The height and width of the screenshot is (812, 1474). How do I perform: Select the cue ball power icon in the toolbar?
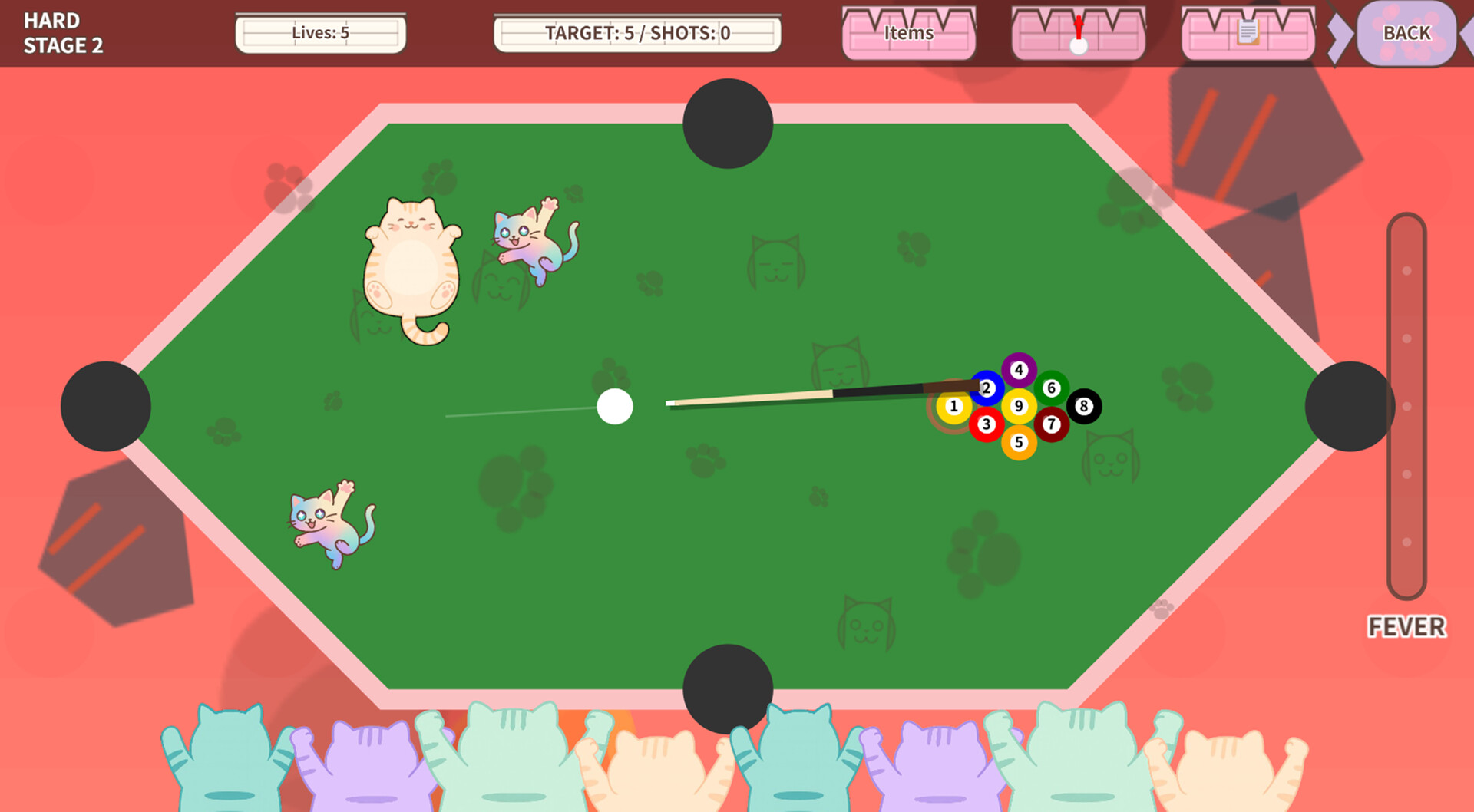point(1077,34)
